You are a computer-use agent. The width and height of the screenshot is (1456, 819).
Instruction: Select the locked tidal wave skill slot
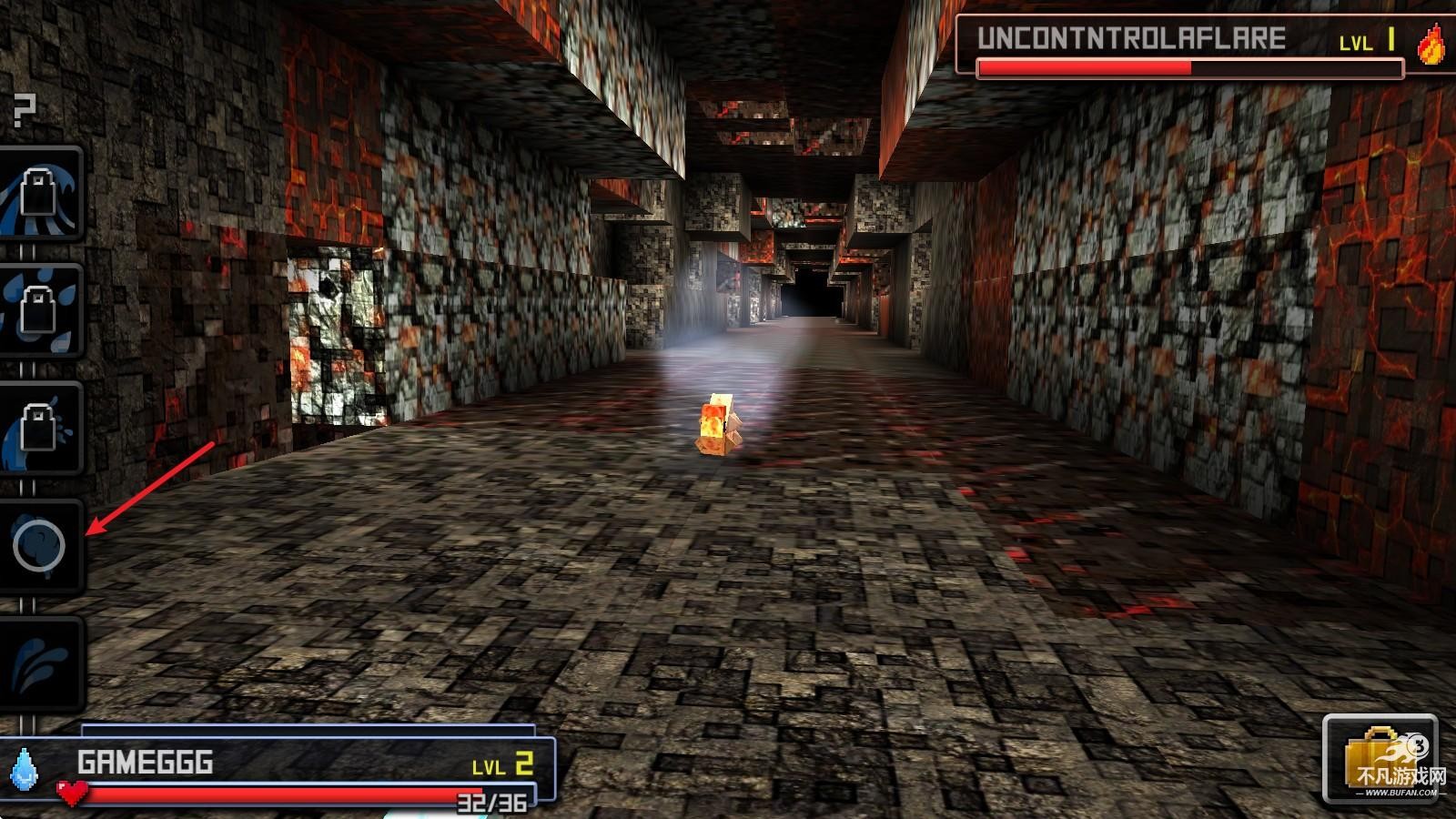(x=40, y=194)
